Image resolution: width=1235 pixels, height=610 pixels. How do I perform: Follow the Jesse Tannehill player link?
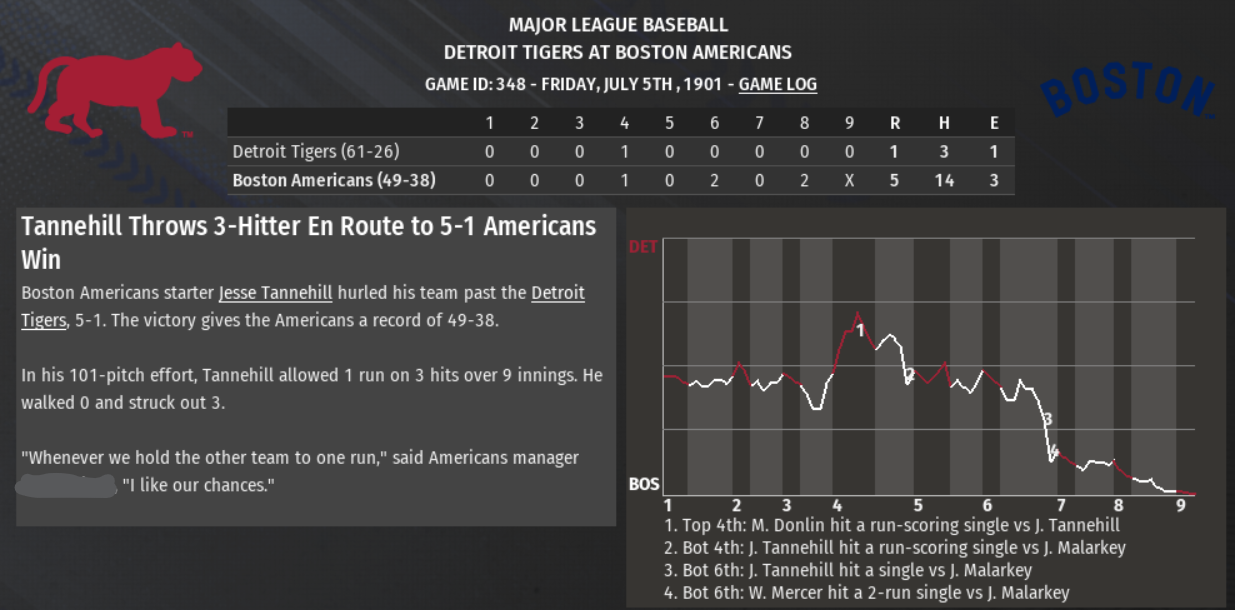coord(275,293)
